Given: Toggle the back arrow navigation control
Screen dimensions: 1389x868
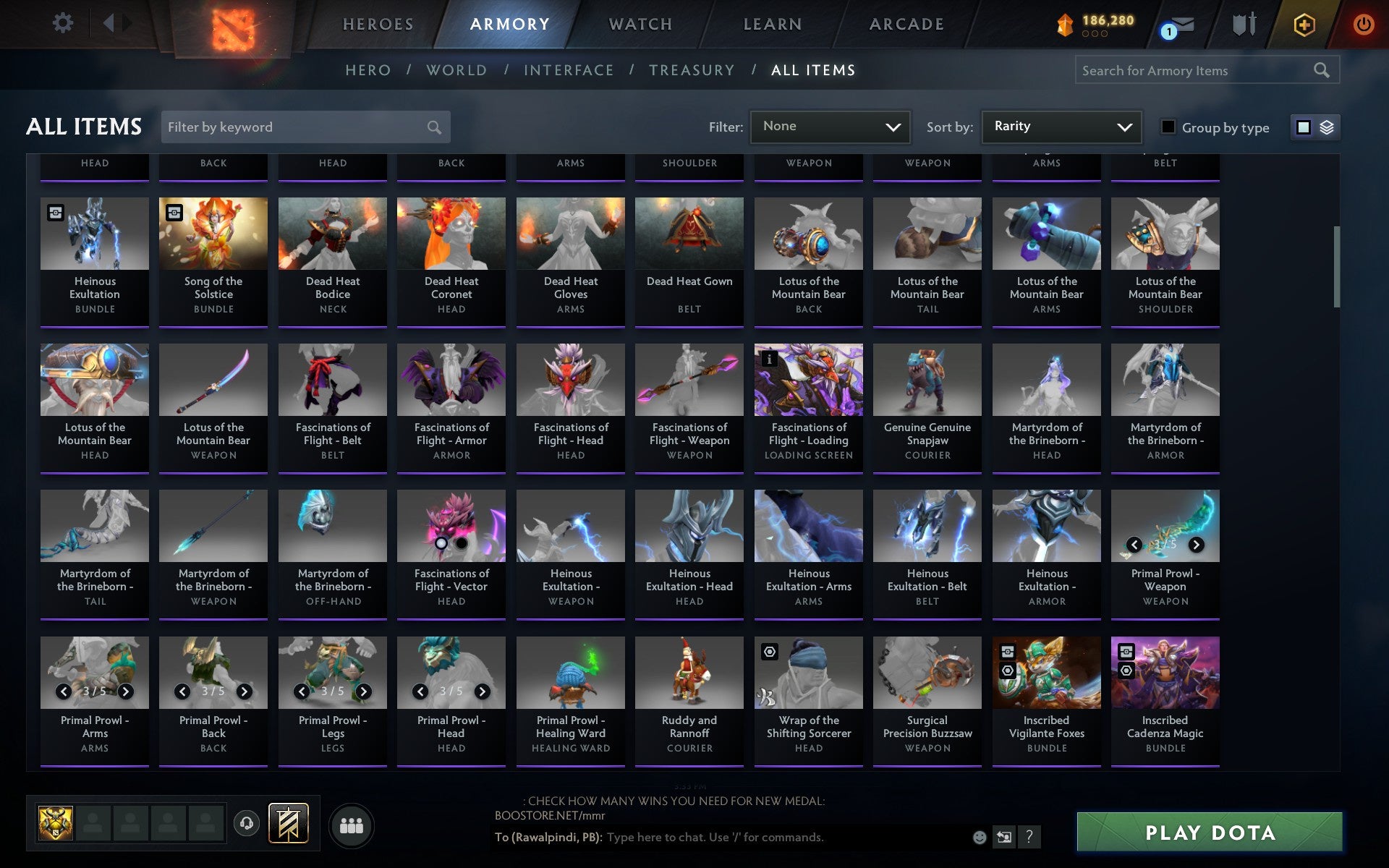Looking at the screenshot, I should pyautogui.click(x=109, y=22).
